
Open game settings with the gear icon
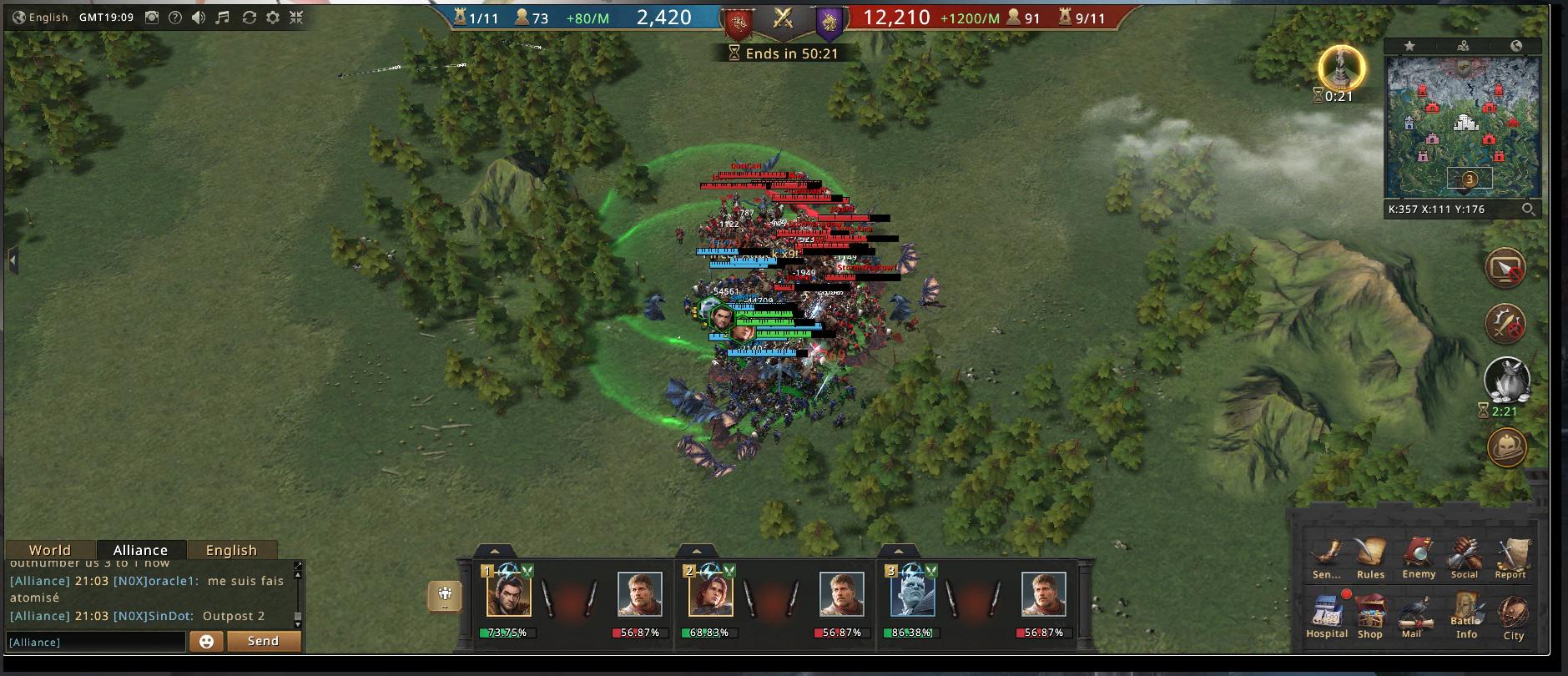click(273, 18)
